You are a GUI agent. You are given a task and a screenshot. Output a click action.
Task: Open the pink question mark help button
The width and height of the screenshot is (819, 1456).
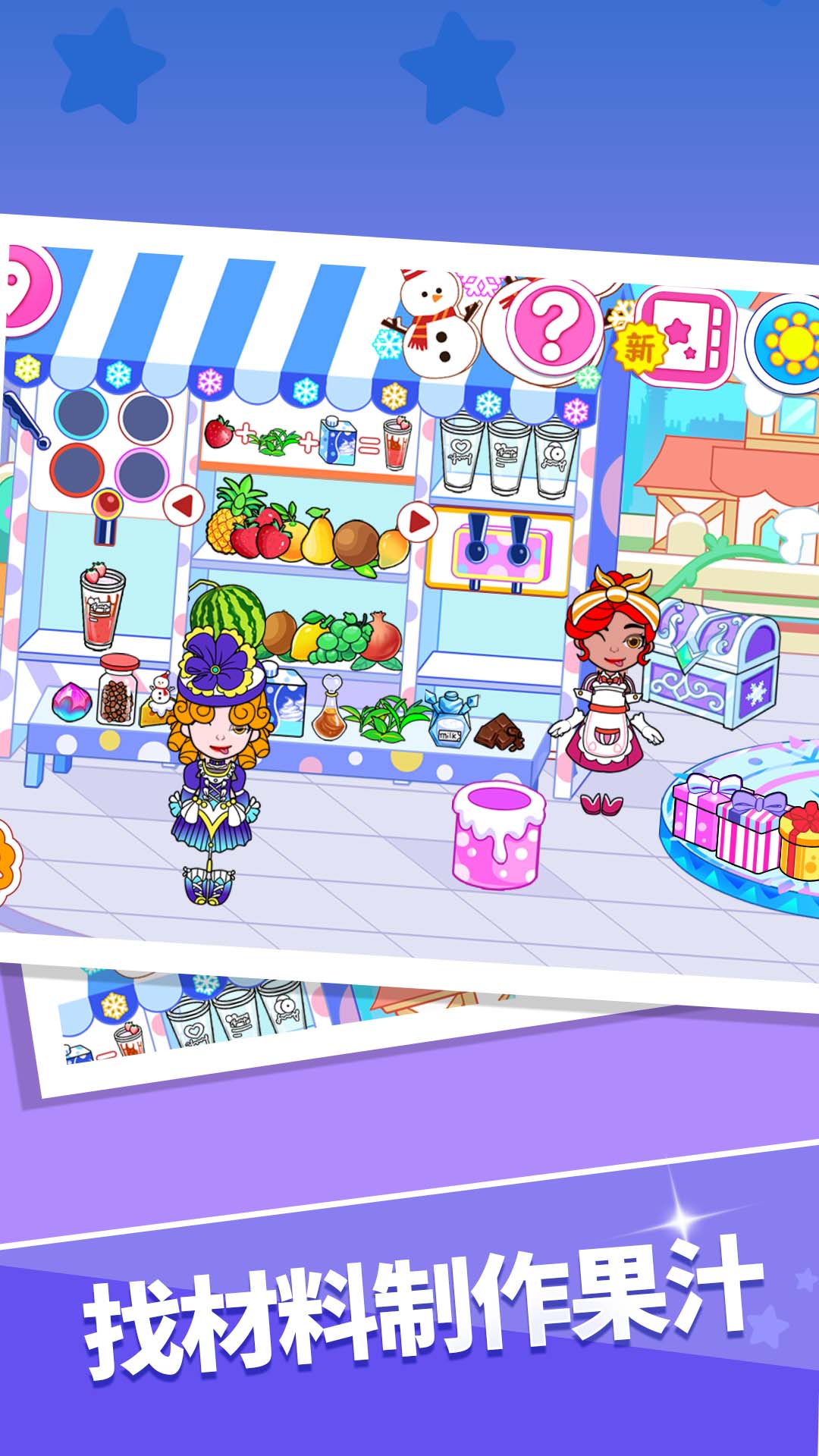[x=553, y=323]
